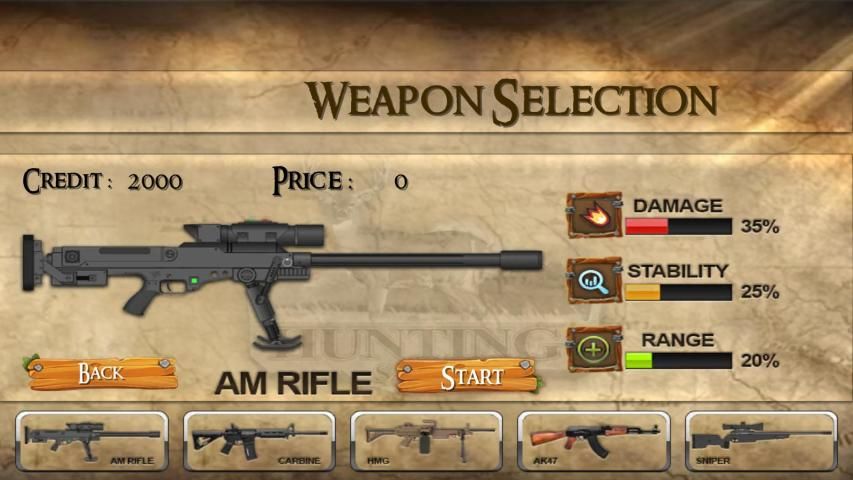This screenshot has width=853, height=480.
Task: Click the Damage fireball stat icon
Action: [594, 215]
